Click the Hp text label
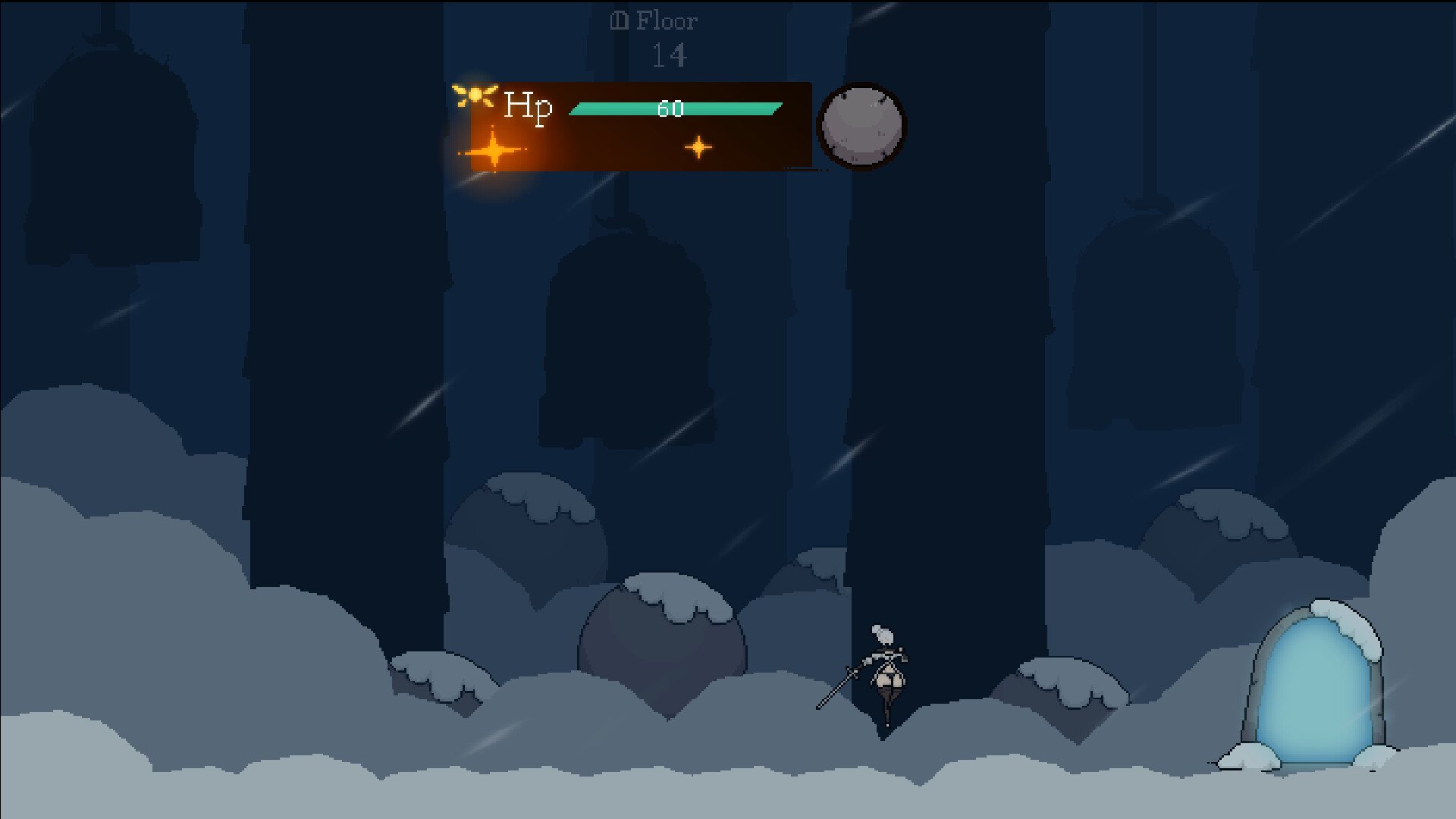The width and height of the screenshot is (1456, 819). 527,106
